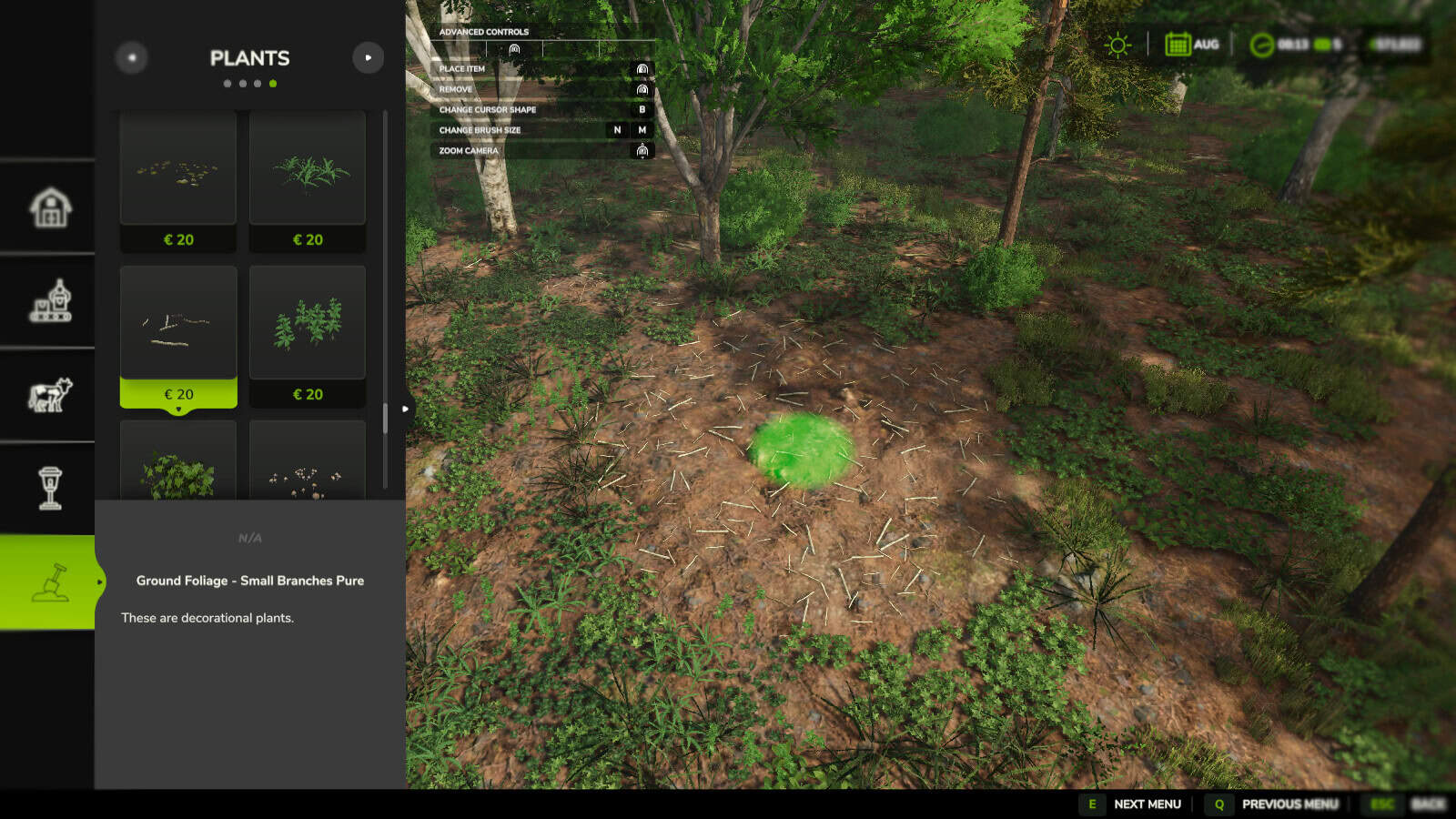Toggle the Remove mode control
Viewport: 1456px width, 819px height.
coord(643,89)
